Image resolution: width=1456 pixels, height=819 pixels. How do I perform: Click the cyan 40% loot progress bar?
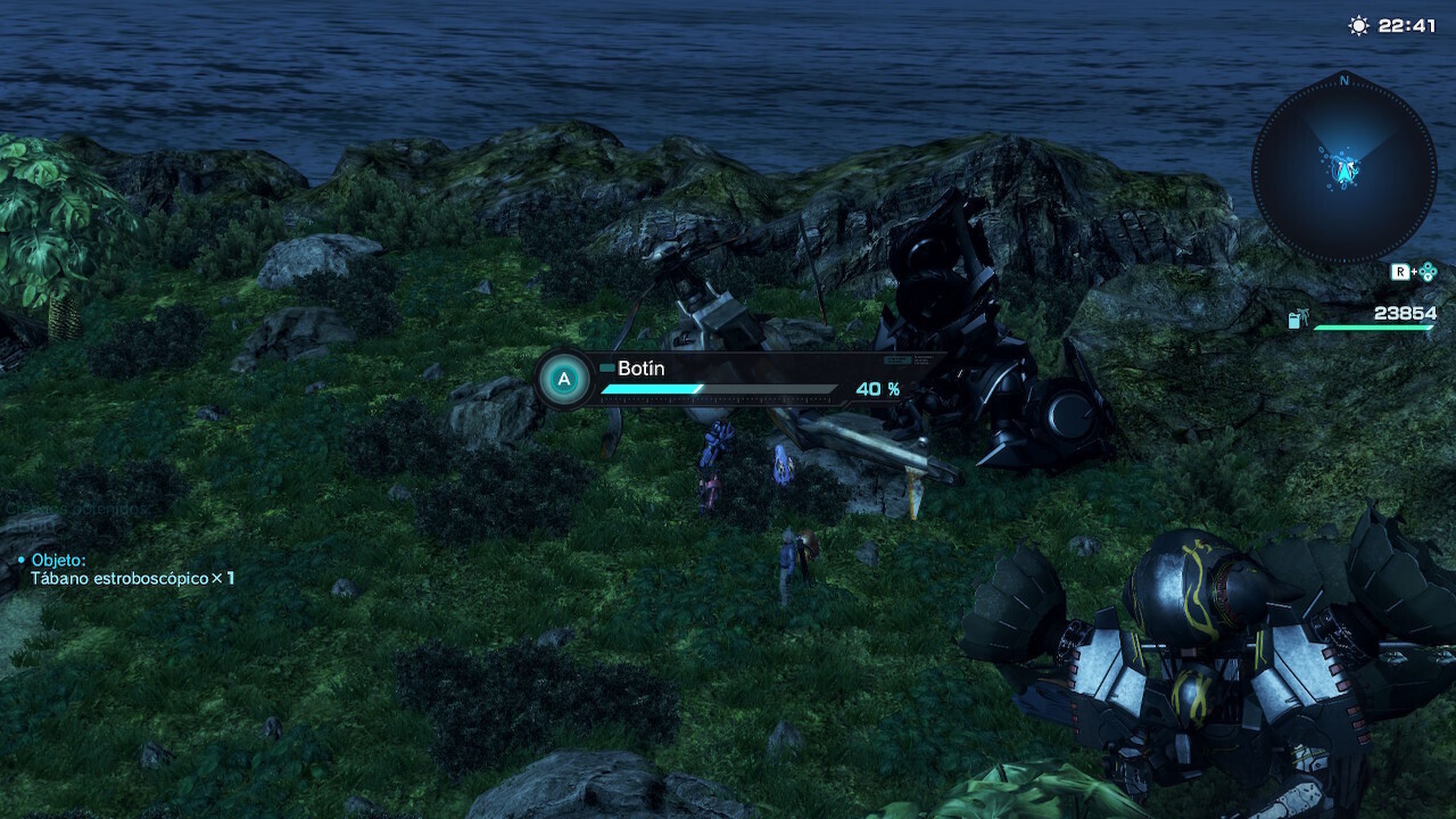[650, 390]
